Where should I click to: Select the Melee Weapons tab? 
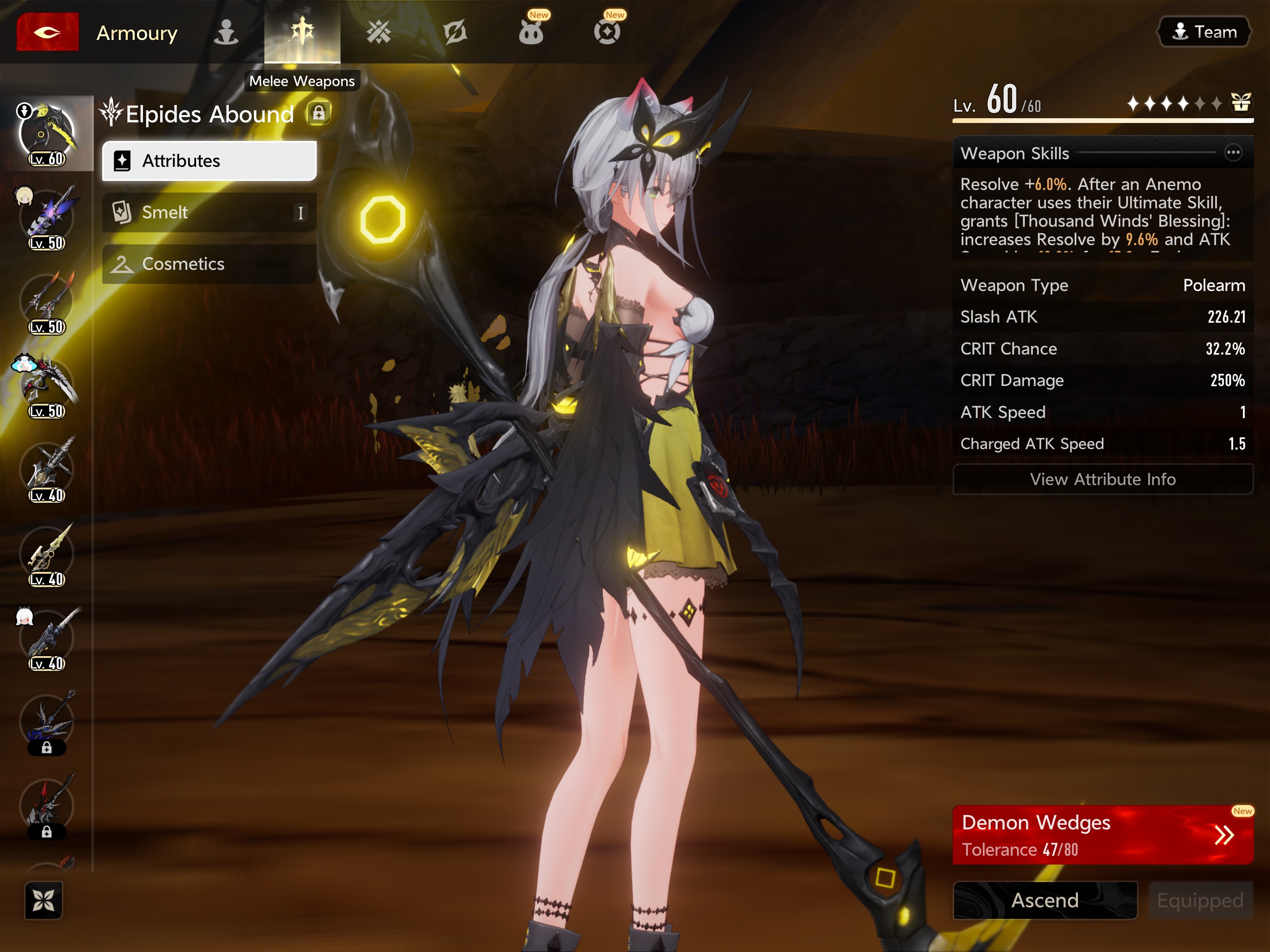(302, 32)
